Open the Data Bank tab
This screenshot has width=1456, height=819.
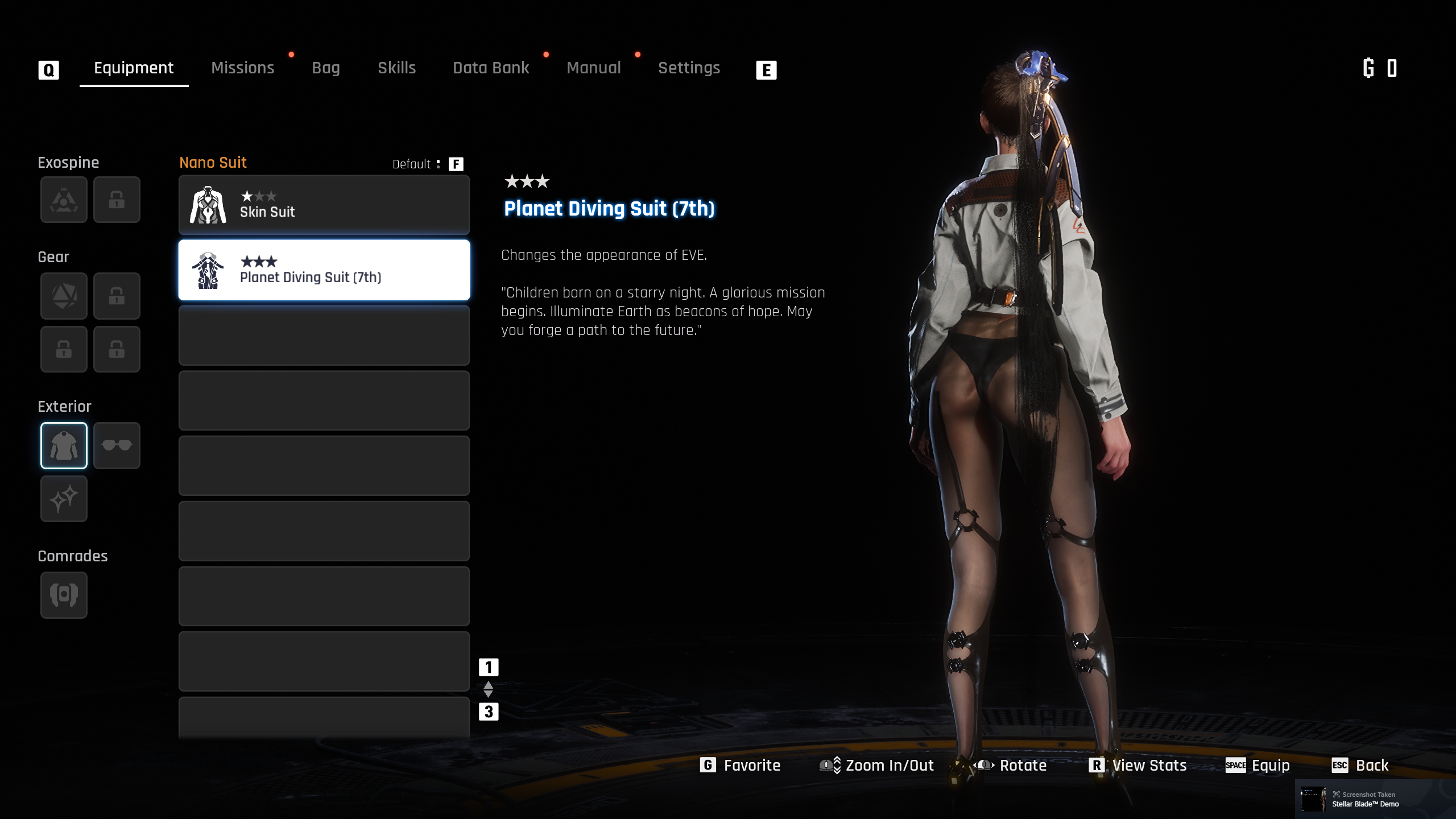pos(491,68)
